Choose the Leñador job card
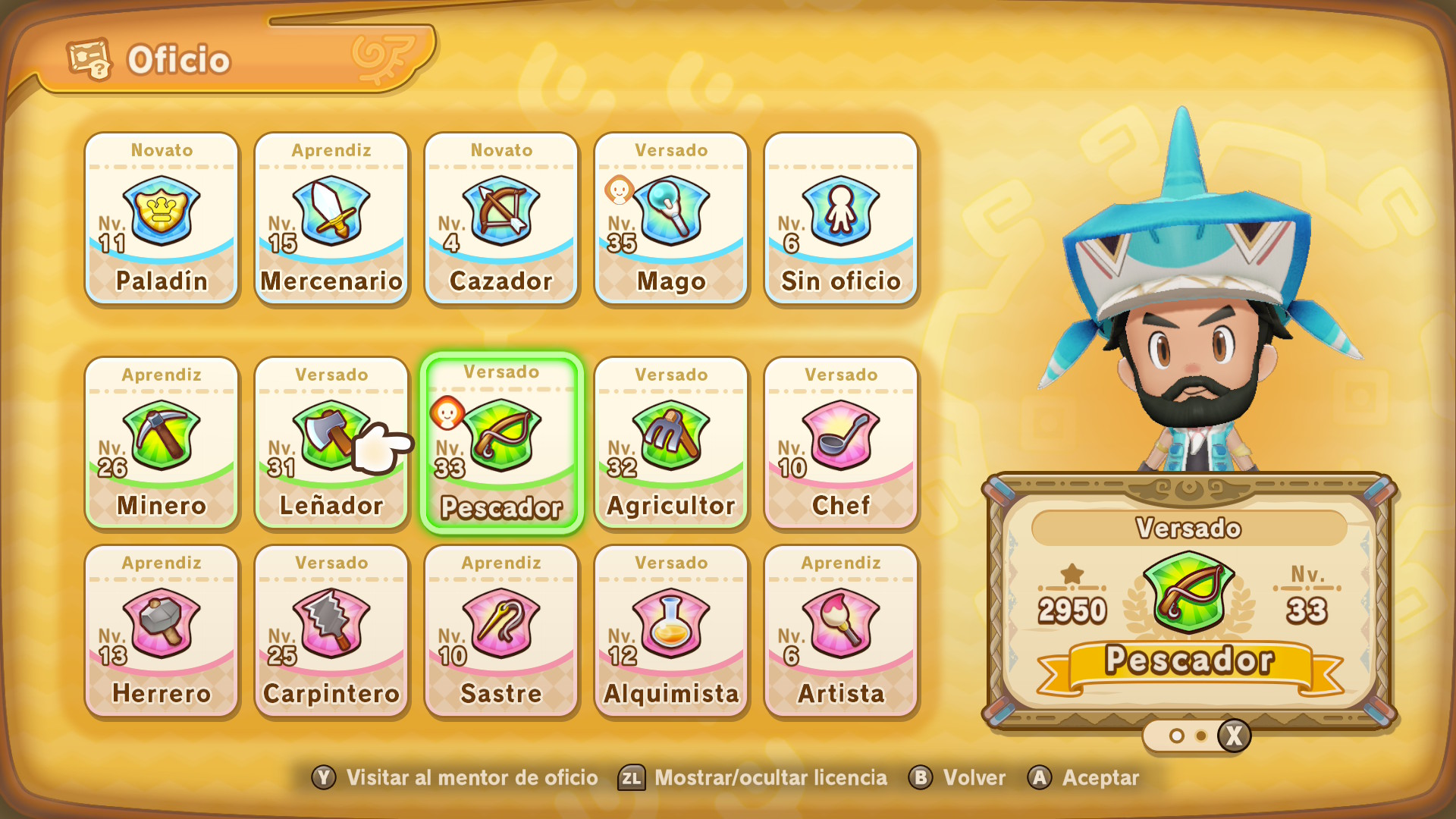The width and height of the screenshot is (1456, 819). click(x=331, y=443)
